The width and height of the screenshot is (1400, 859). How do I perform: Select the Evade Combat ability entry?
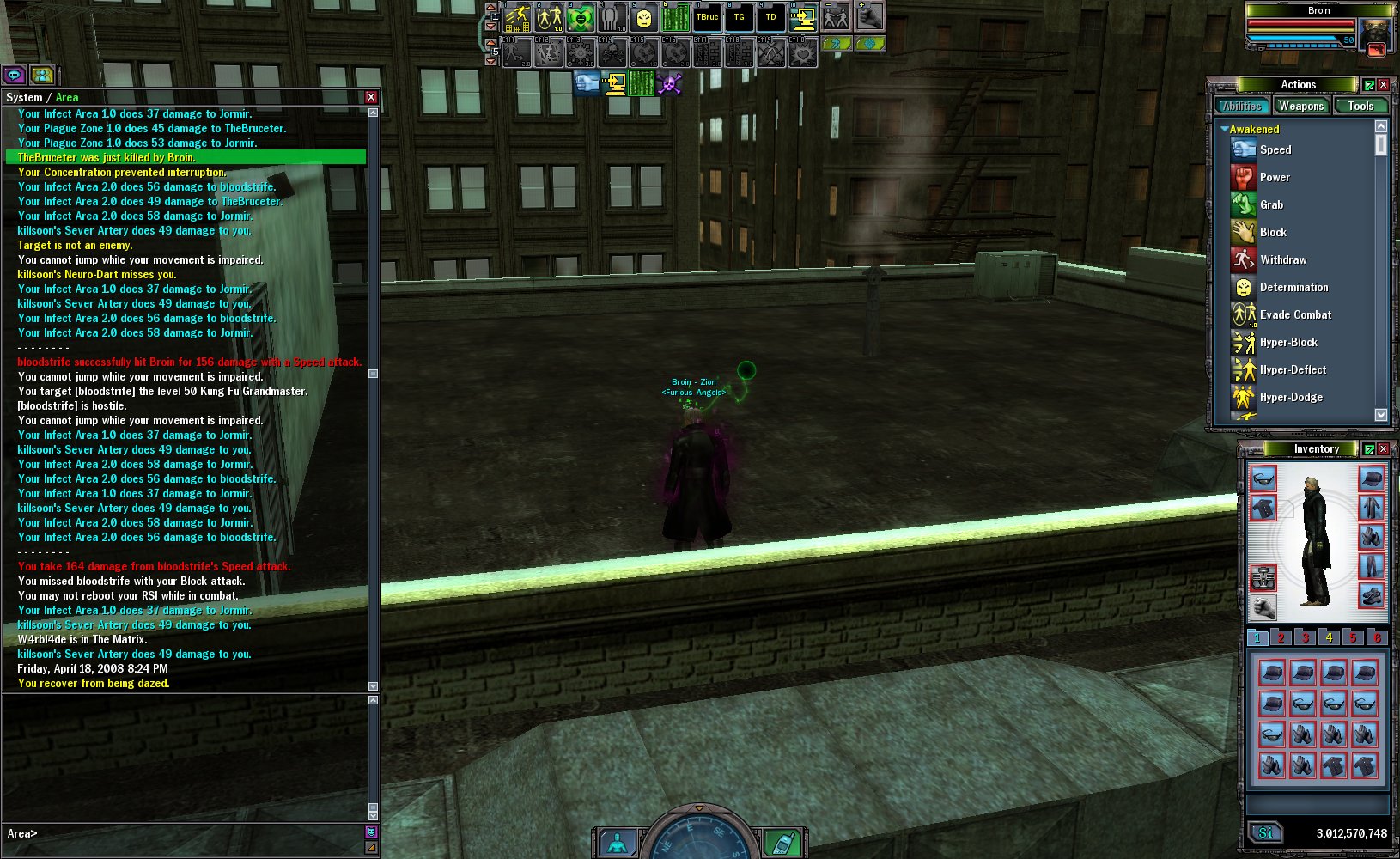tap(1294, 314)
